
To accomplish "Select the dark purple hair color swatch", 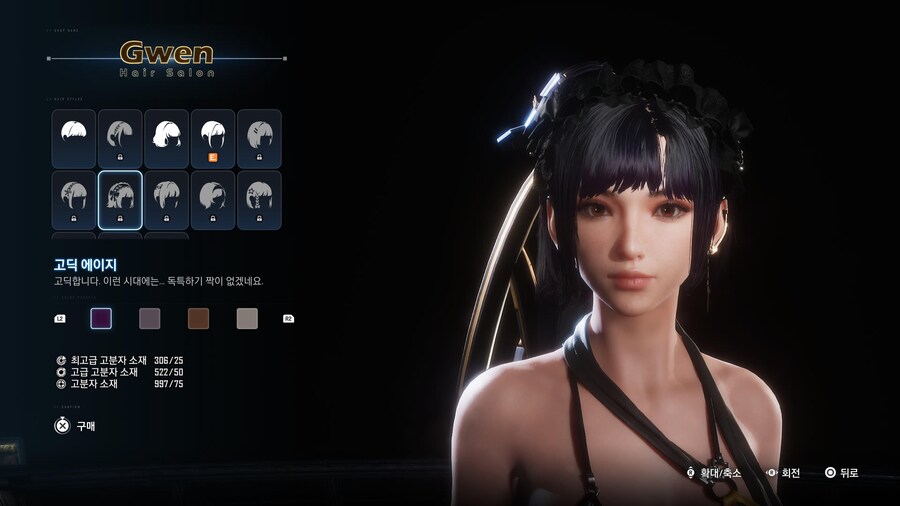I will tap(101, 318).
